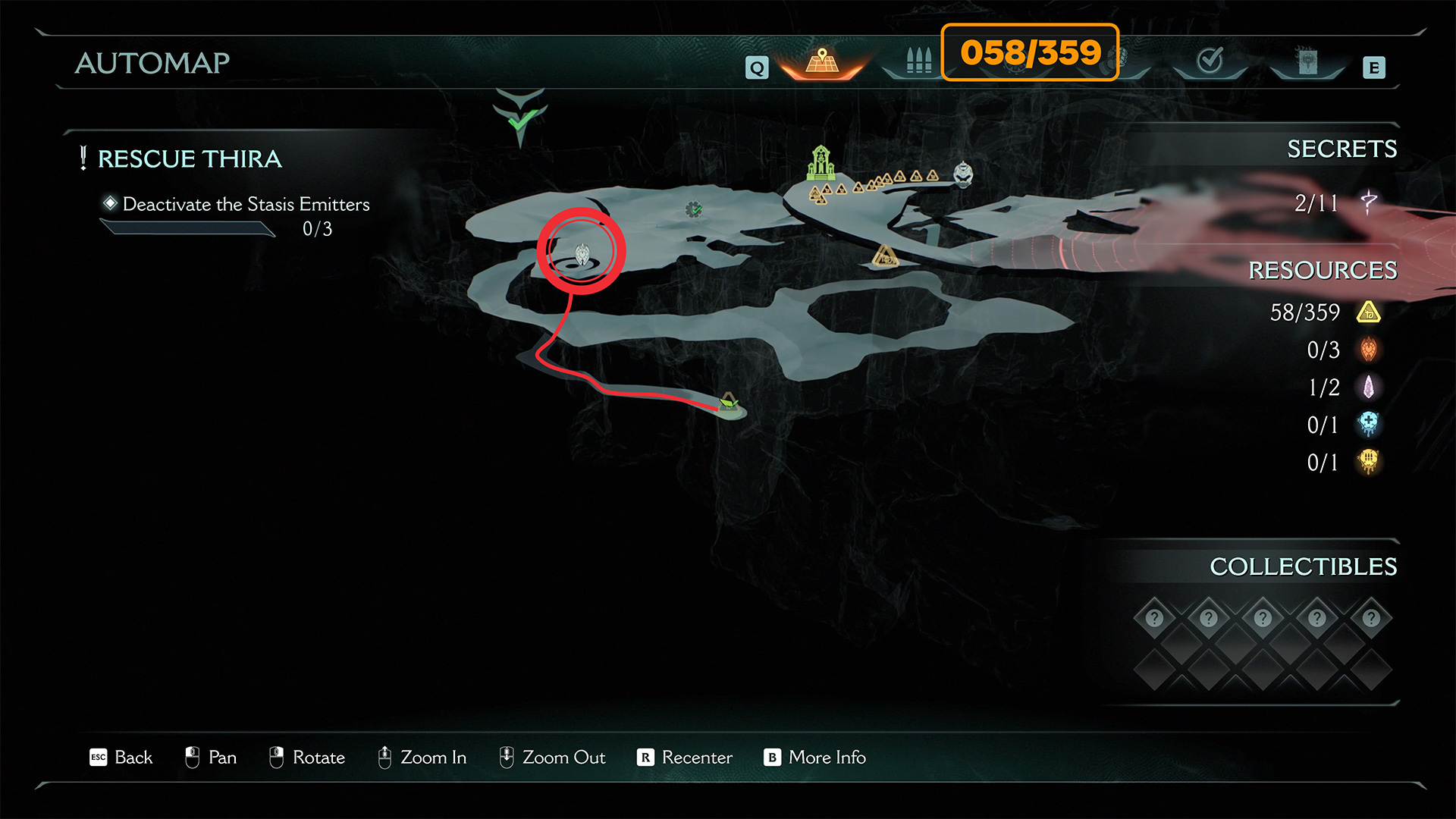Select the Deactivate the Stasis Emitters objective

click(x=246, y=204)
